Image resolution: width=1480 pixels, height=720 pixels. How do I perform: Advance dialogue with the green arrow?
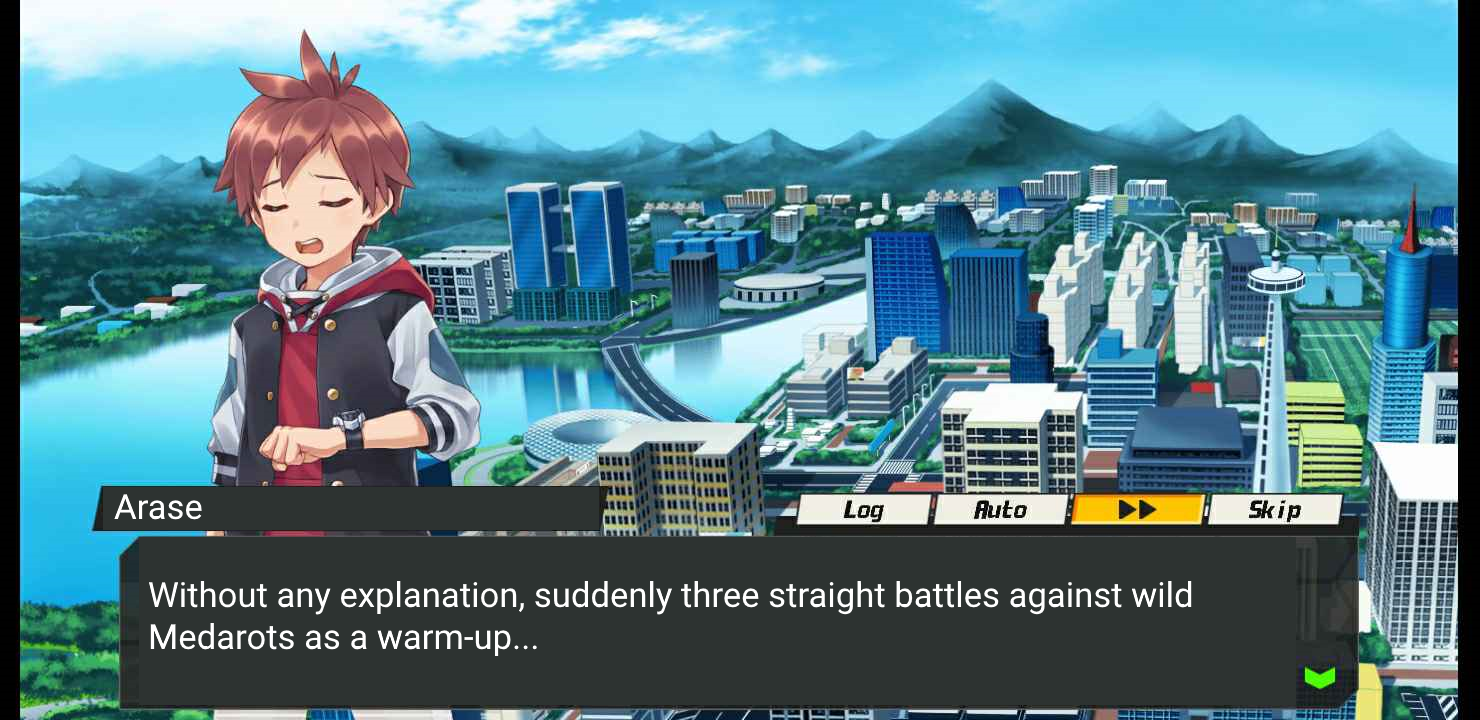1320,678
